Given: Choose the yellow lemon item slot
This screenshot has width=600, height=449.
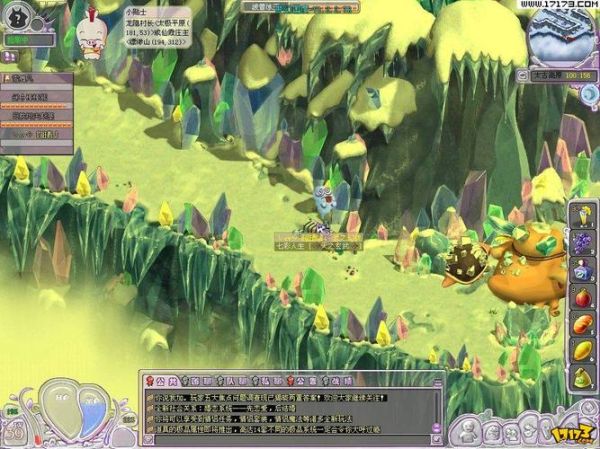Looking at the screenshot, I should point(583,350).
